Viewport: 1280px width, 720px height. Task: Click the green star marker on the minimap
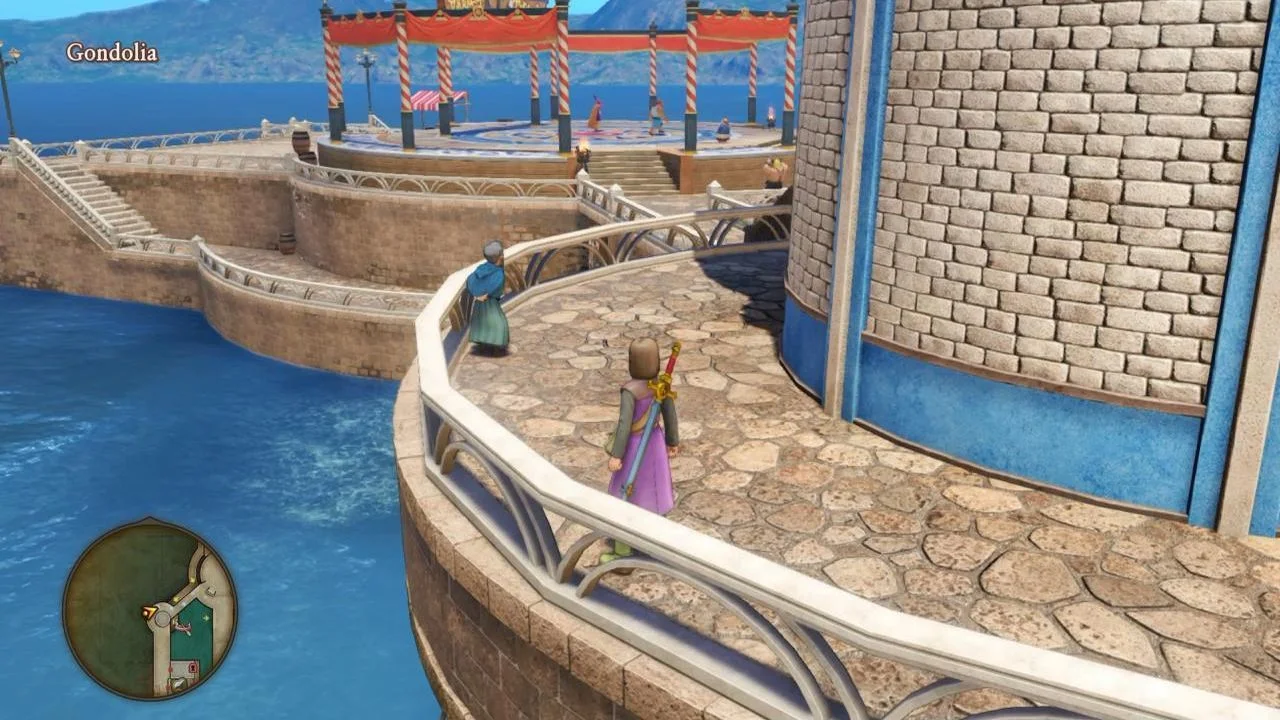coord(206,616)
